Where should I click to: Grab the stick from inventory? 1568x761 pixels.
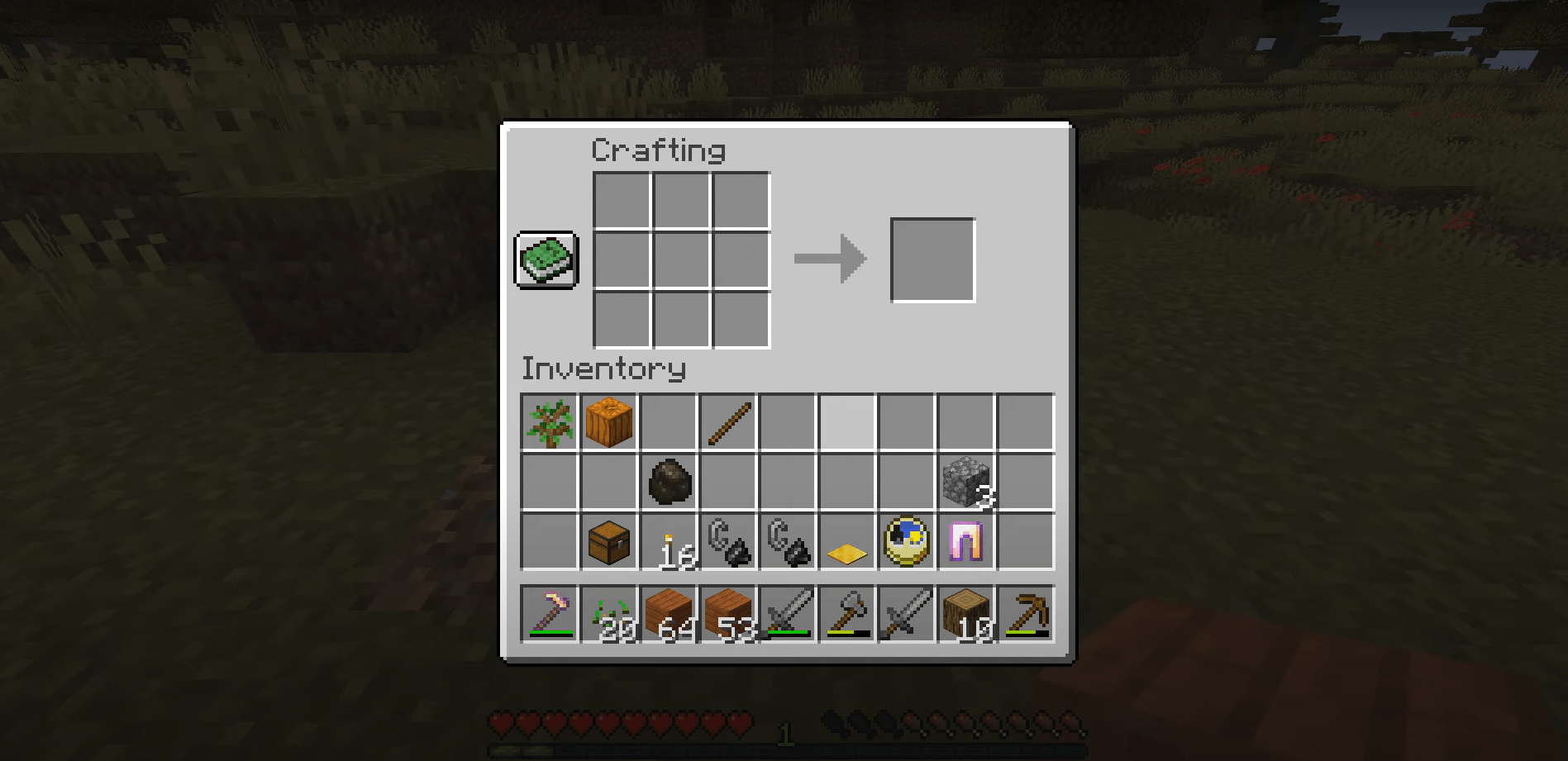click(728, 422)
